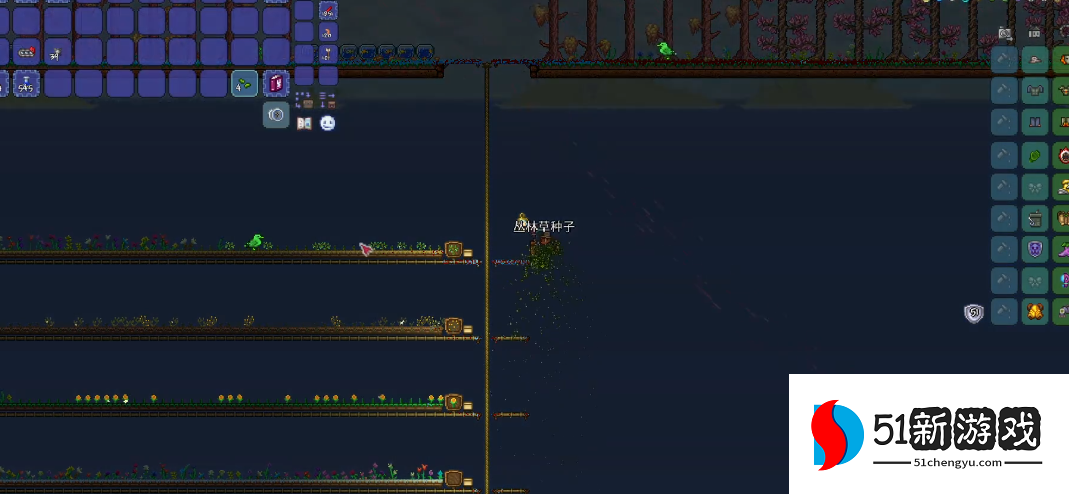Select the jungle grass seeds inventory slot

click(x=245, y=84)
